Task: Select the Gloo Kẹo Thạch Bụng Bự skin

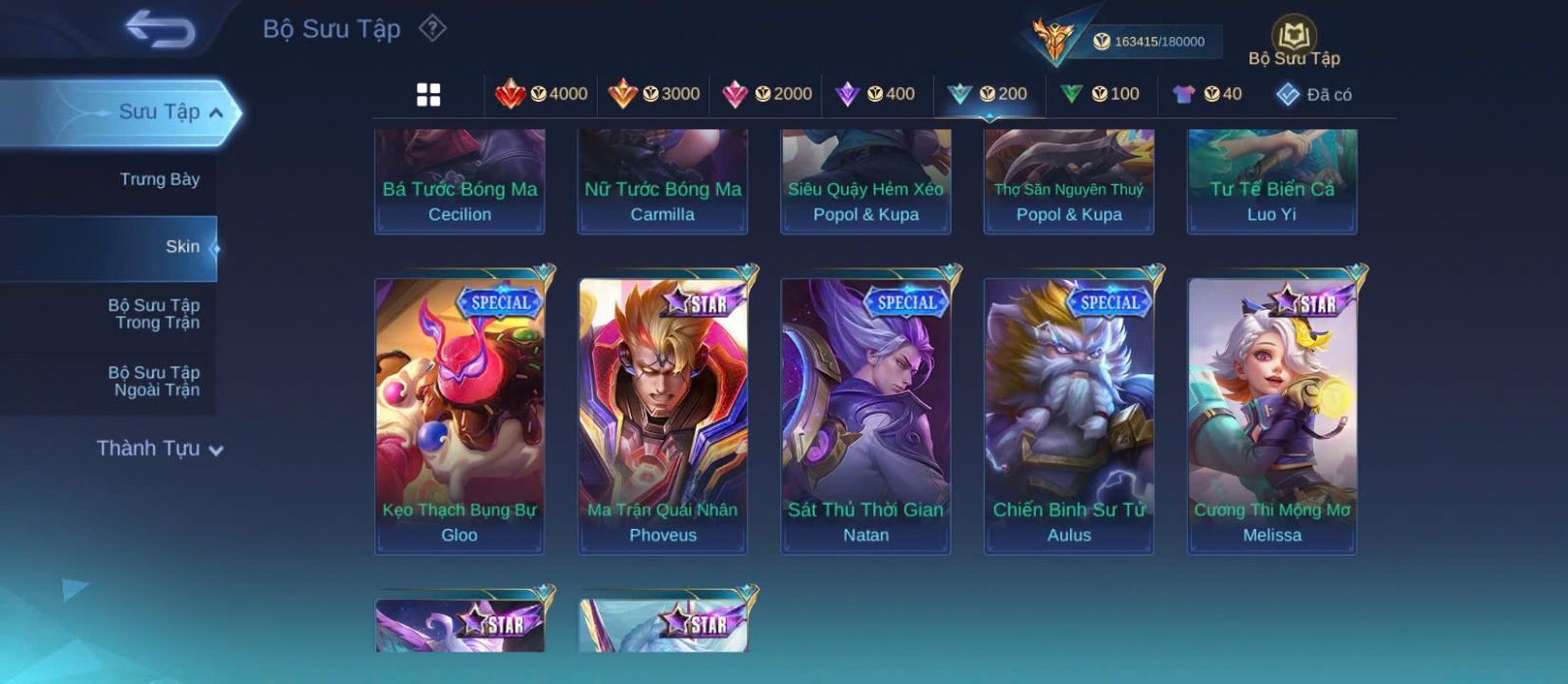Action: tap(460, 415)
